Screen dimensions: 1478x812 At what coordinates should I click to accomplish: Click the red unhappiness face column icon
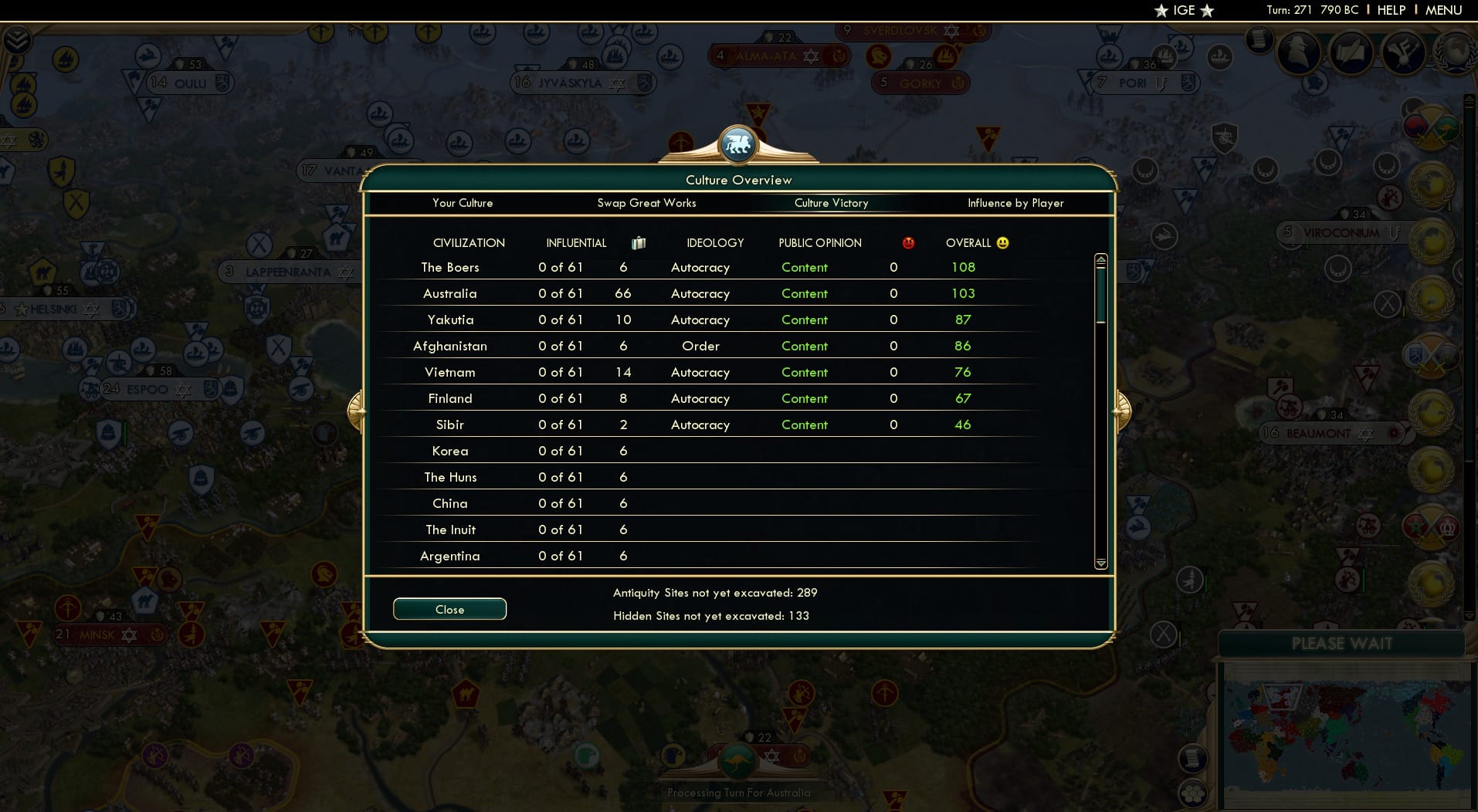[909, 242]
